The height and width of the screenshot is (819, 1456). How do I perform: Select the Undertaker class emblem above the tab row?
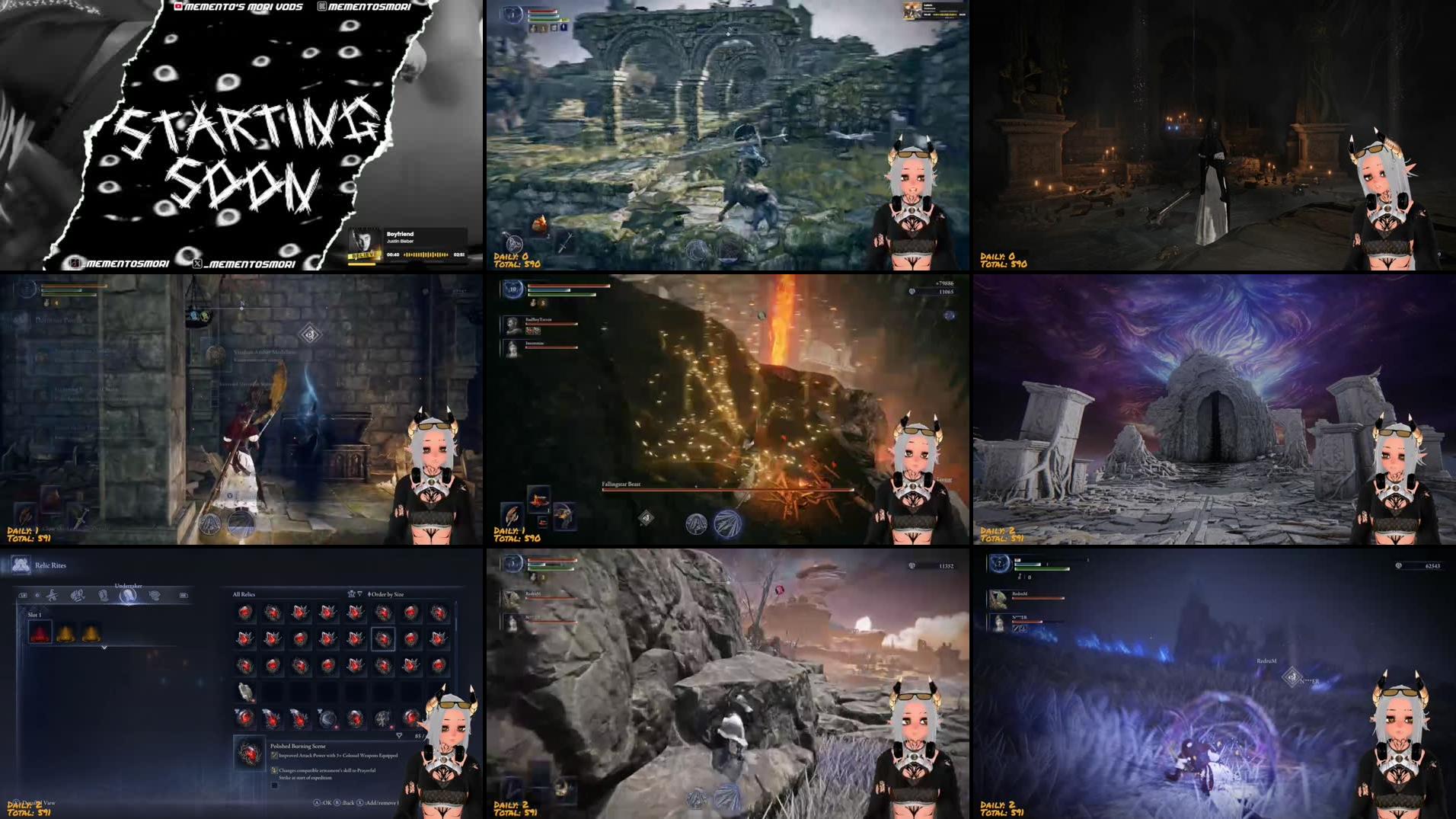tap(129, 596)
